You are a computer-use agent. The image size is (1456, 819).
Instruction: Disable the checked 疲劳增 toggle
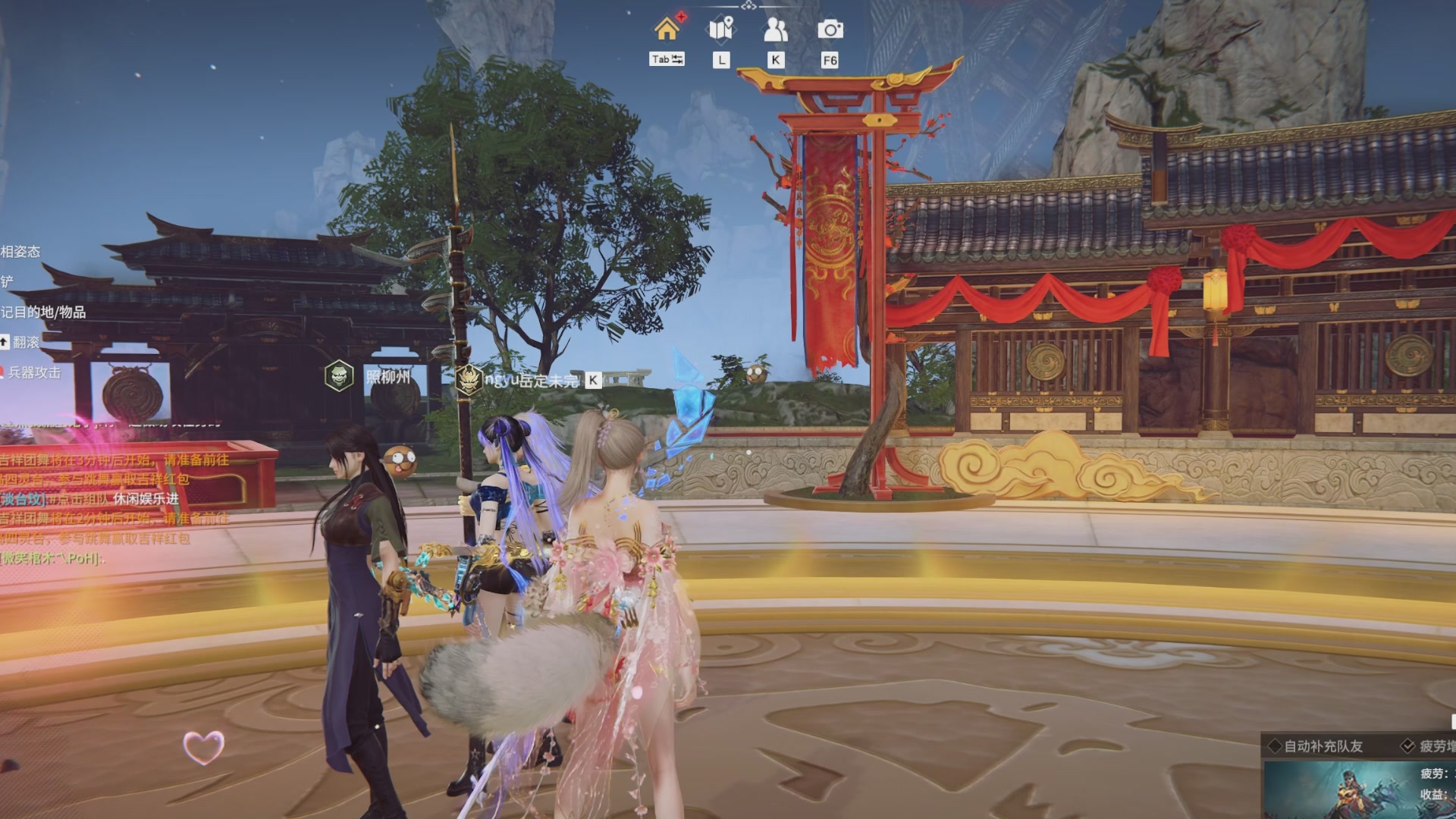(x=1407, y=745)
